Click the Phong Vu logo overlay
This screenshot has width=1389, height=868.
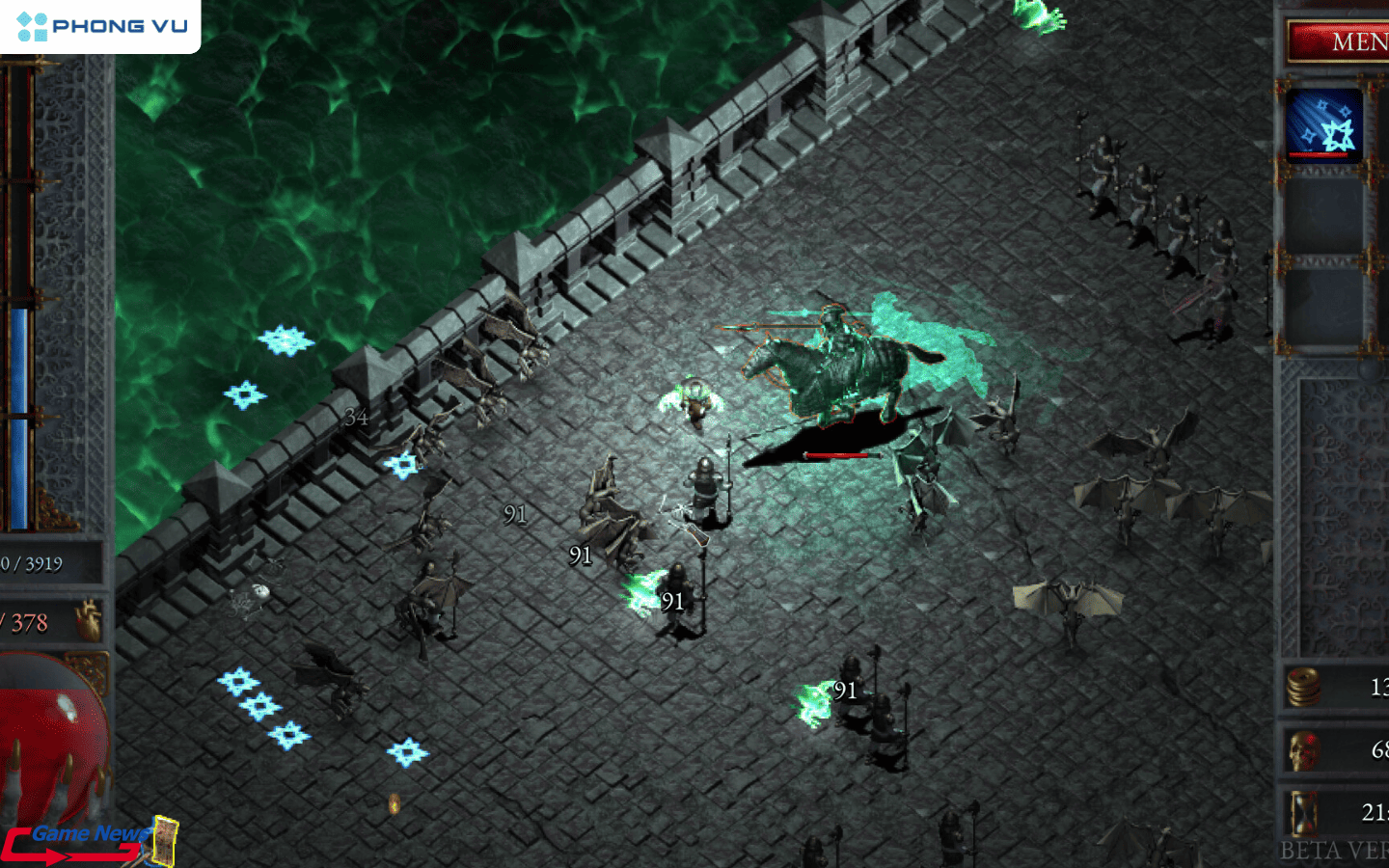101,26
